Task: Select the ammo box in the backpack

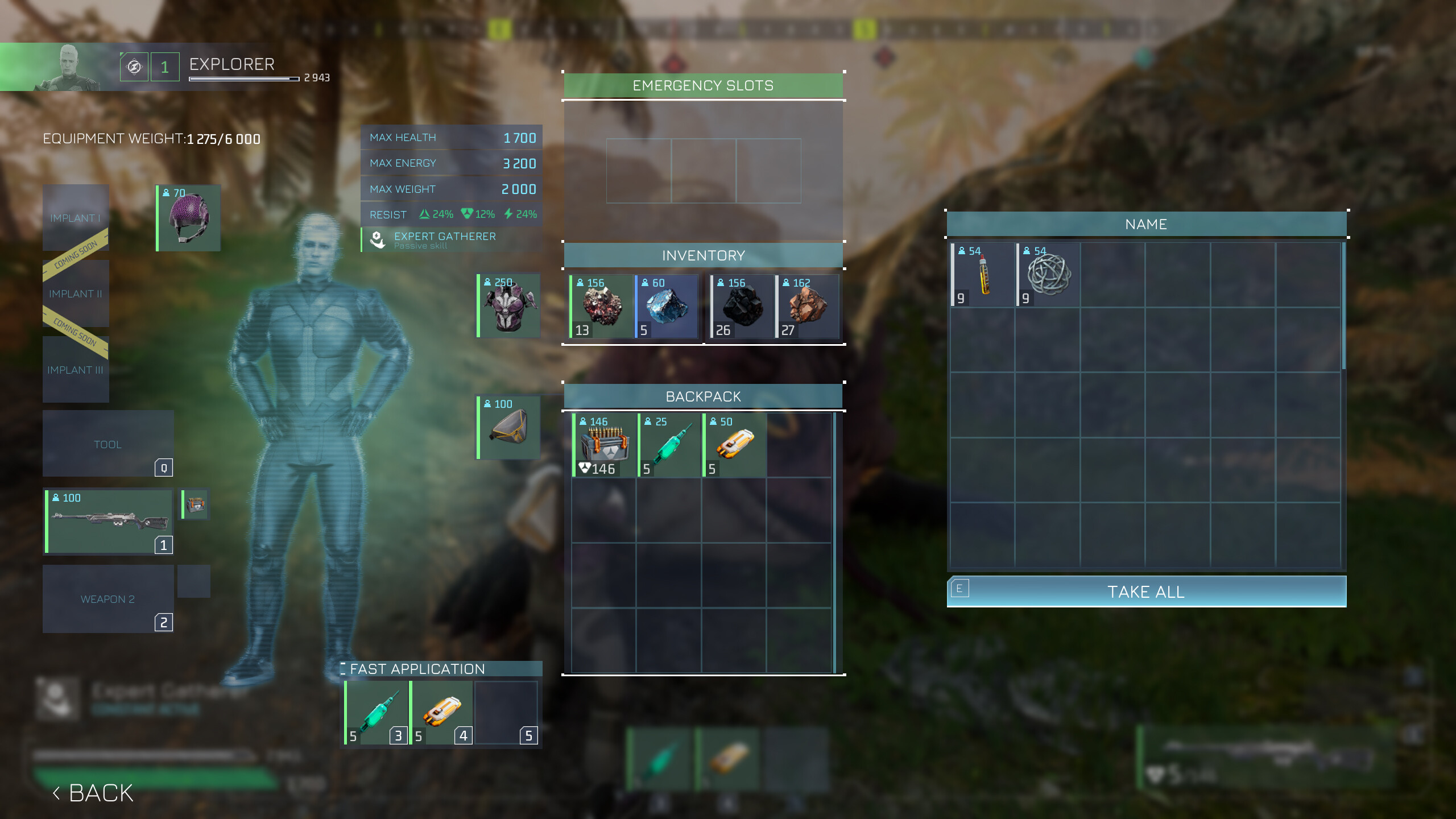Action: [603, 445]
